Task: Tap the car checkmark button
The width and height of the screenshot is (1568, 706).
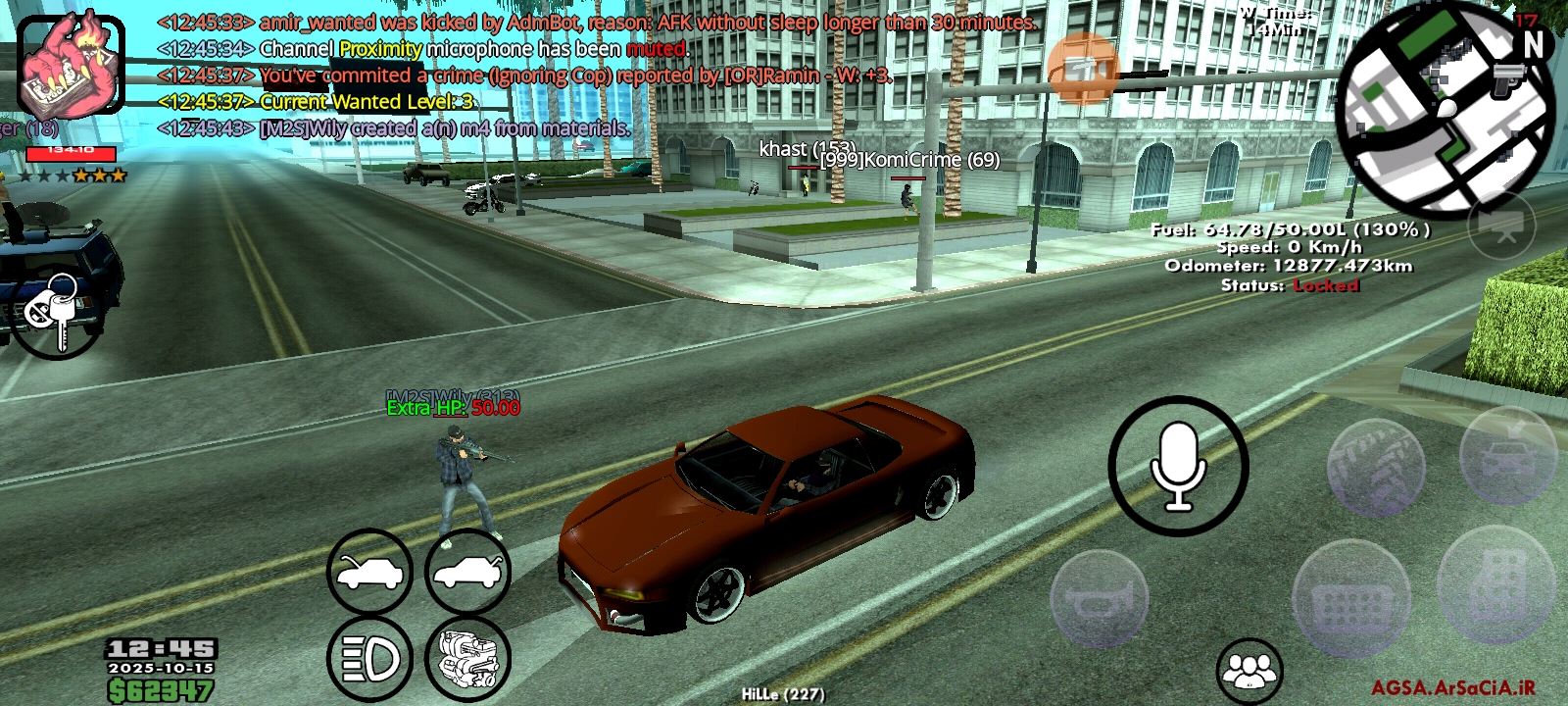Action: coord(1507,454)
